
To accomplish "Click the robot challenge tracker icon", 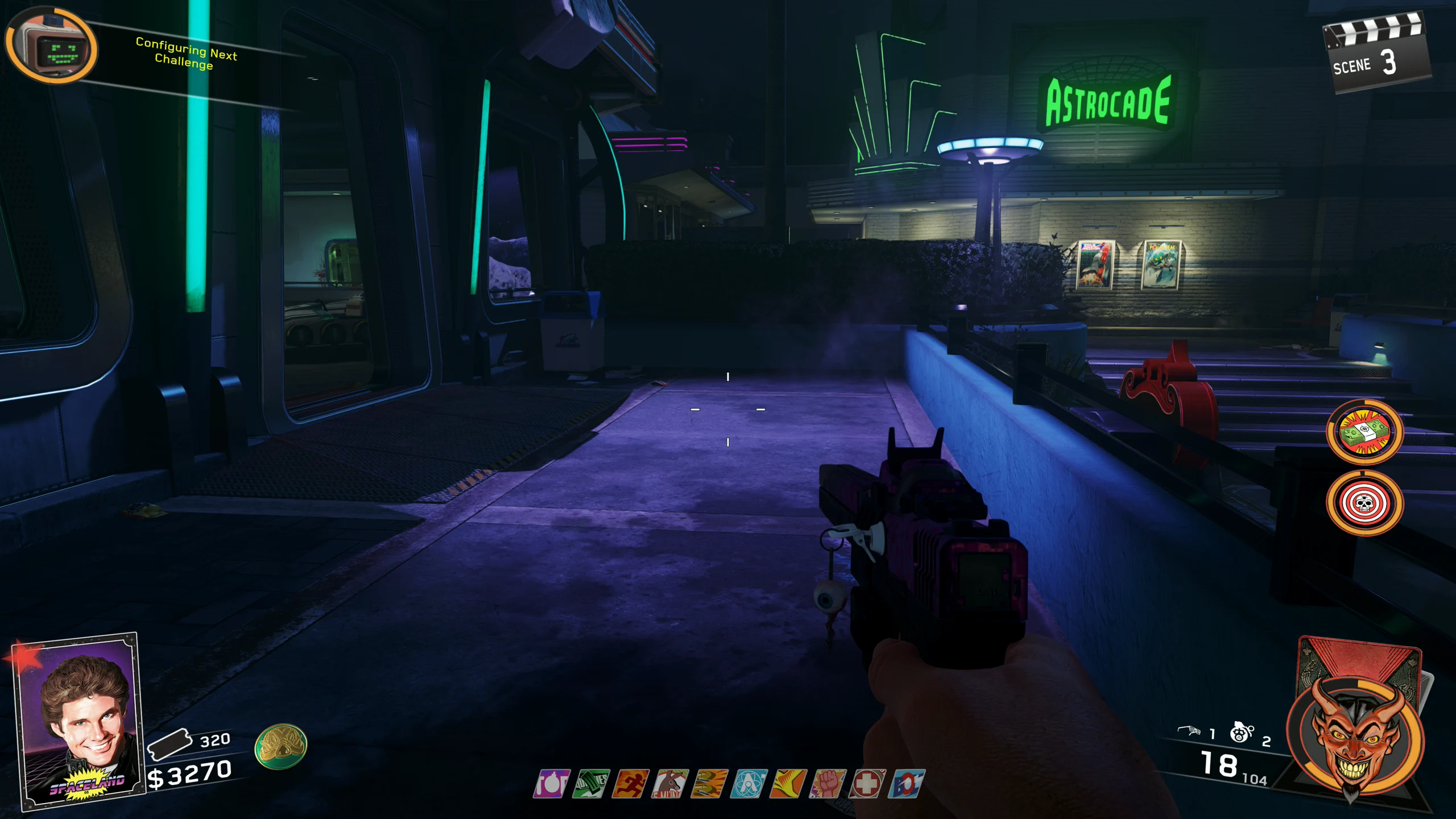I will tap(52, 48).
